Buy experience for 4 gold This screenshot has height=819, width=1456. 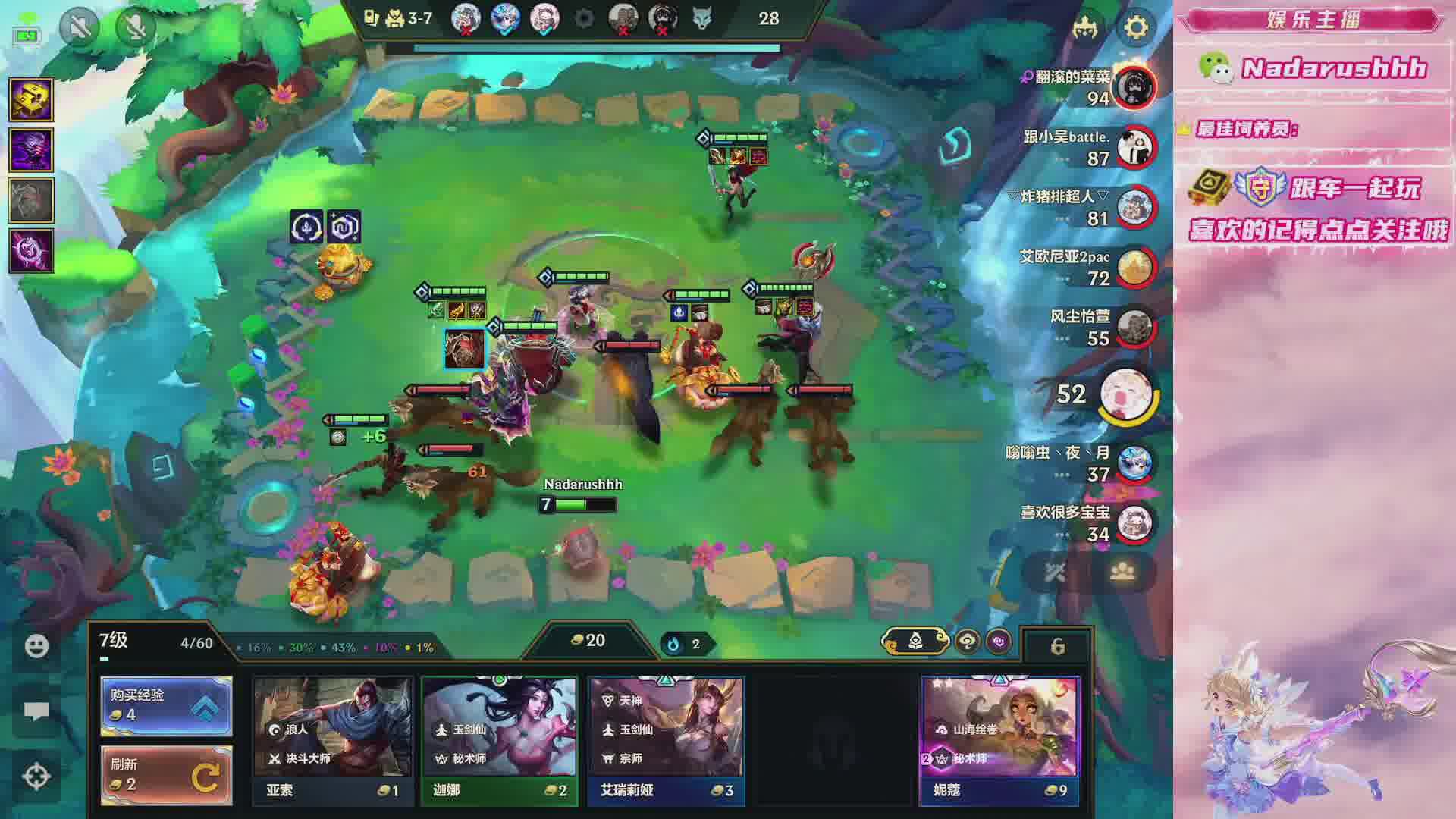pyautogui.click(x=166, y=706)
